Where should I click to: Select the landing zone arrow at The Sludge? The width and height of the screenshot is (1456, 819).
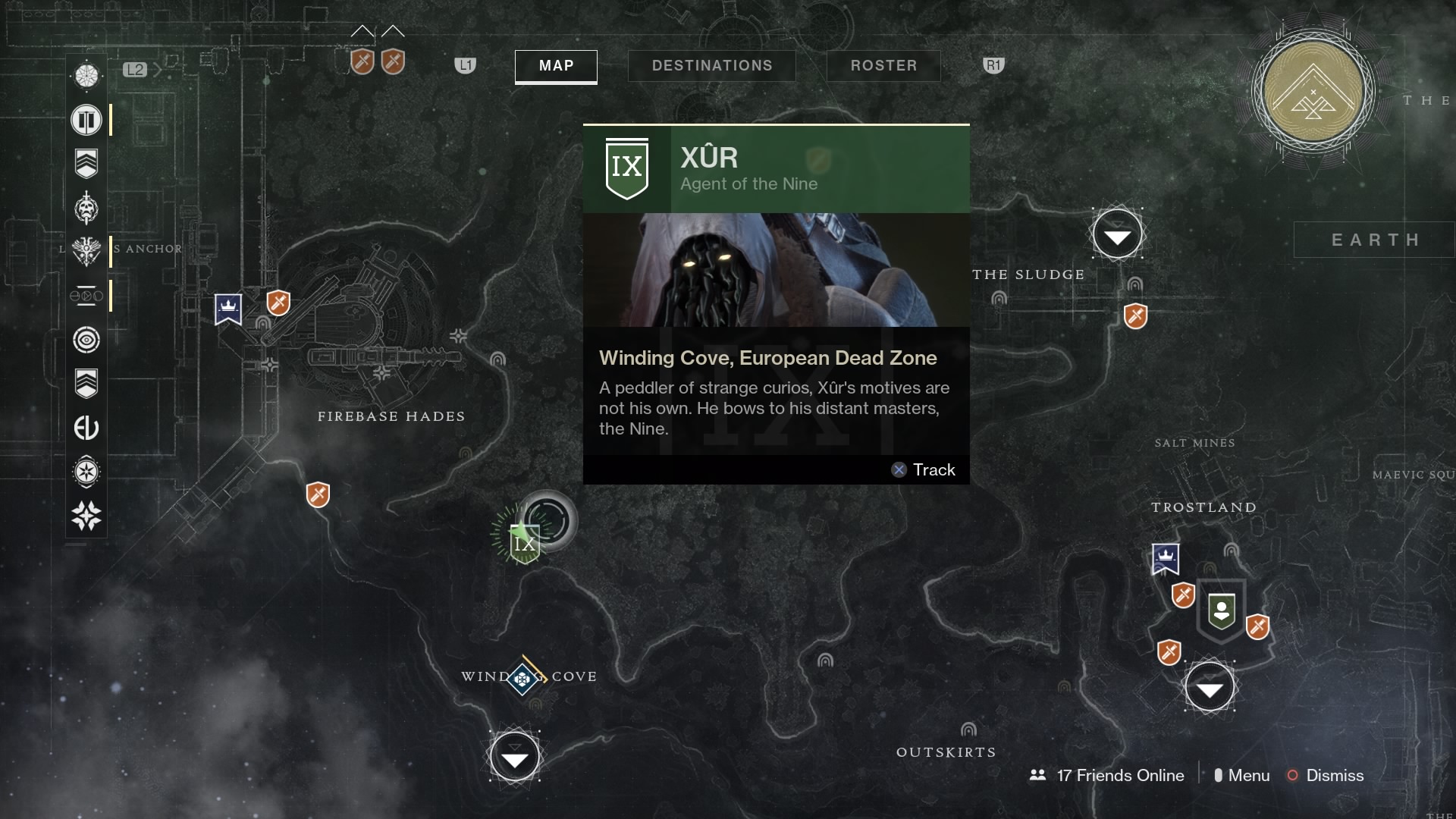click(1119, 234)
